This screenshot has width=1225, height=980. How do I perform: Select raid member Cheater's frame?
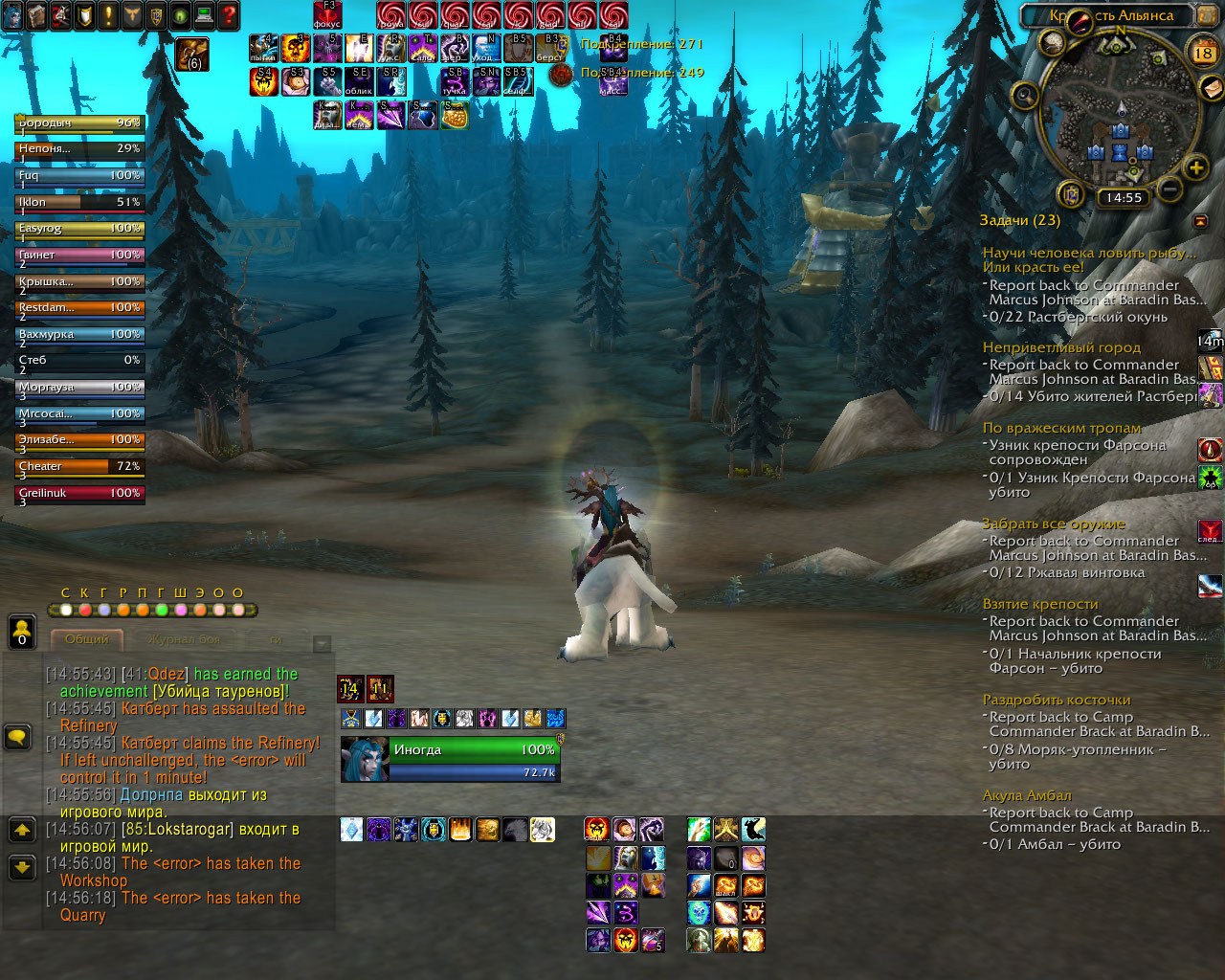click(x=80, y=467)
